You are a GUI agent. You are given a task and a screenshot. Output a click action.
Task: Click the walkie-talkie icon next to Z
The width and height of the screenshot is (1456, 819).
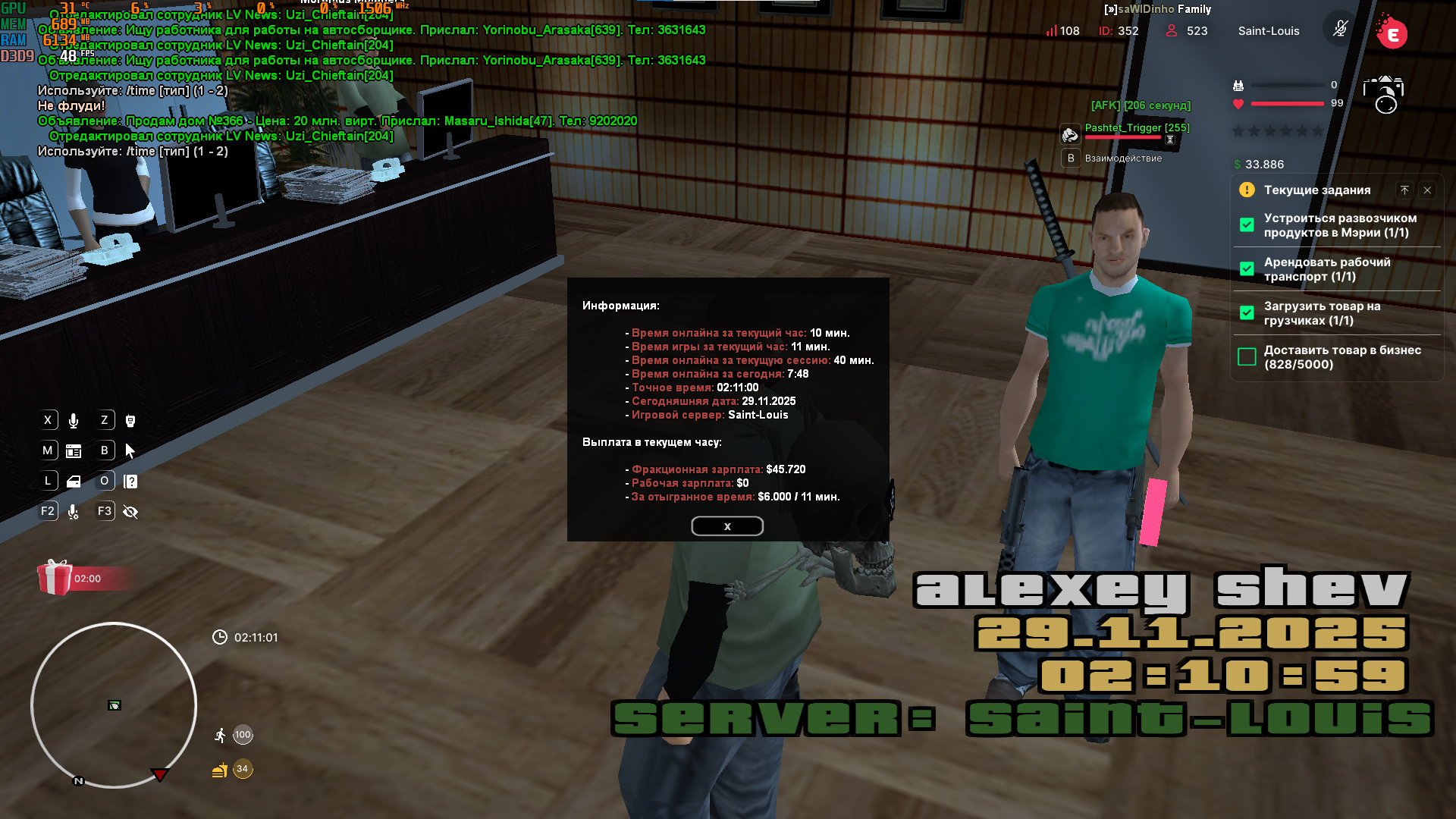[130, 421]
